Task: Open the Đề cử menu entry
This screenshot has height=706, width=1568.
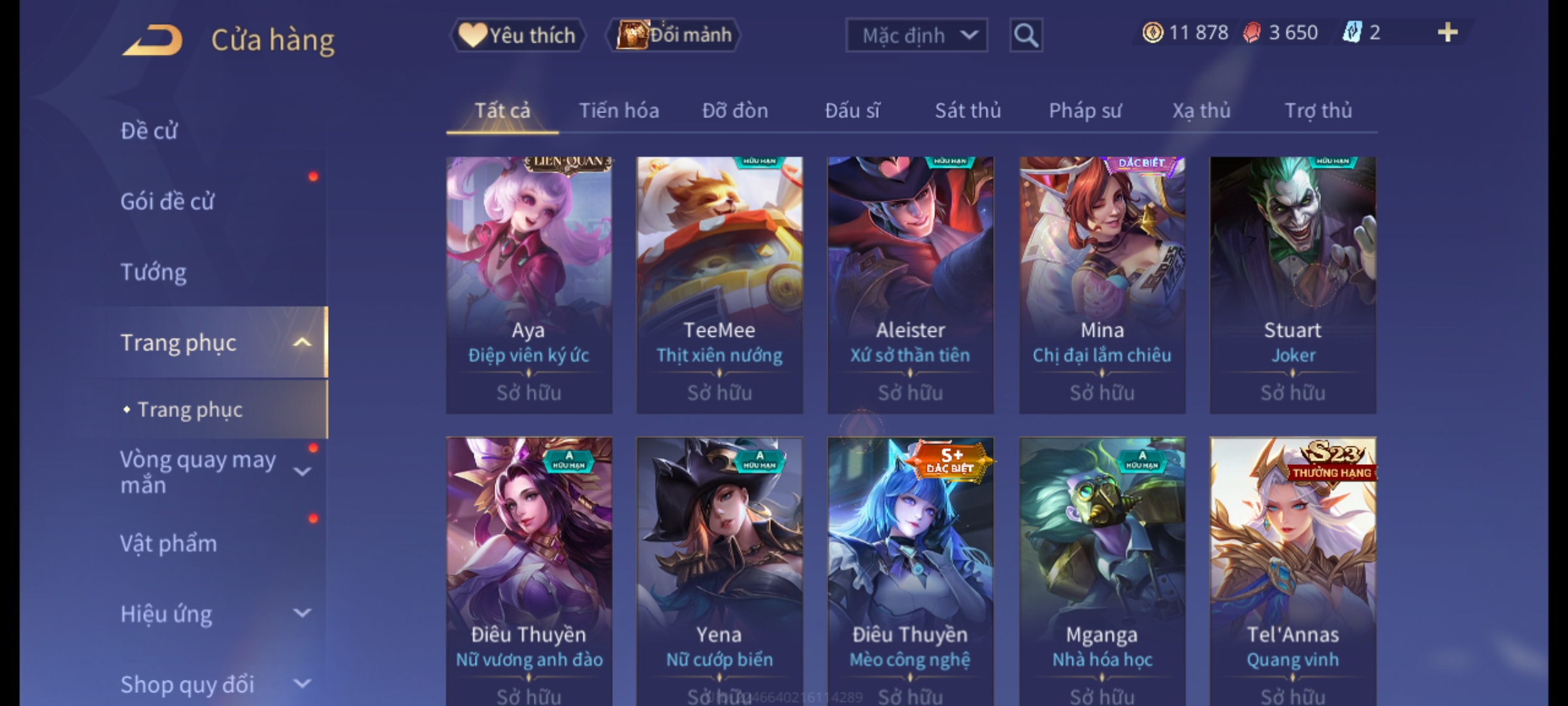Action: [149, 131]
